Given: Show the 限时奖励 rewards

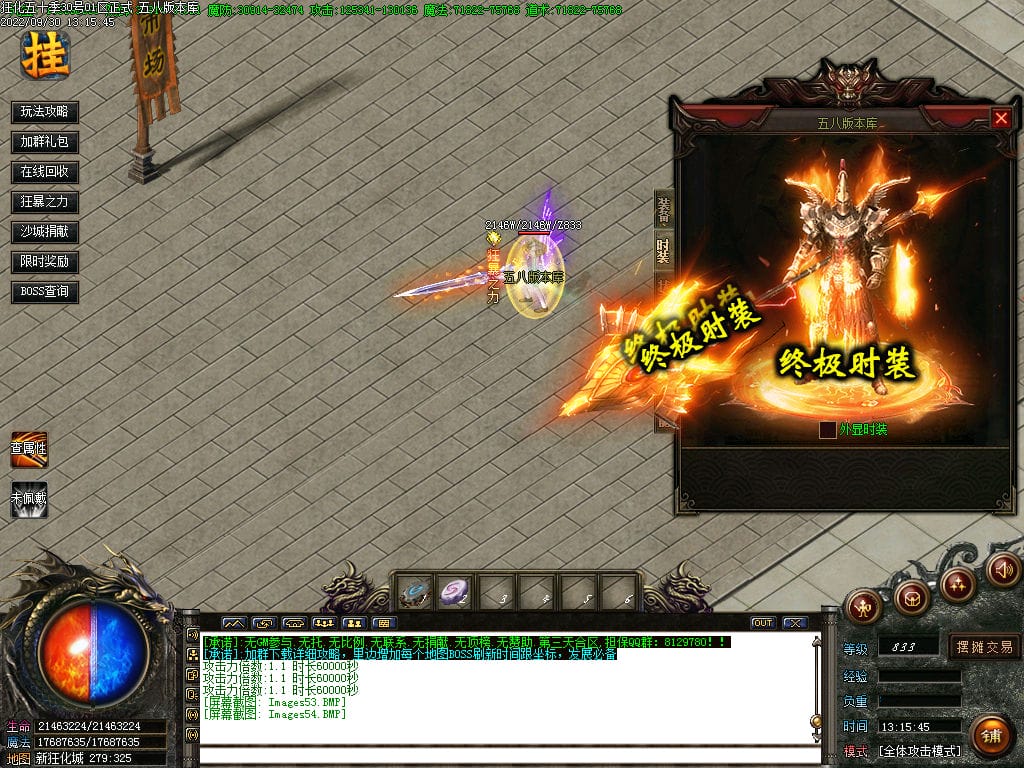Looking at the screenshot, I should (45, 262).
